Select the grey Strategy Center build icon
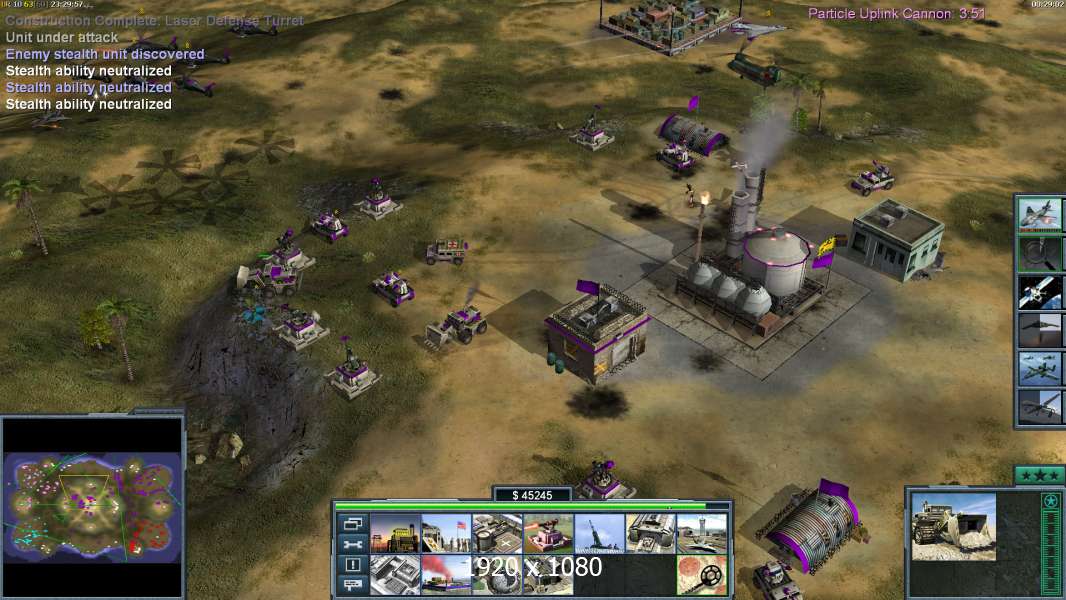The height and width of the screenshot is (600, 1066). click(x=394, y=575)
